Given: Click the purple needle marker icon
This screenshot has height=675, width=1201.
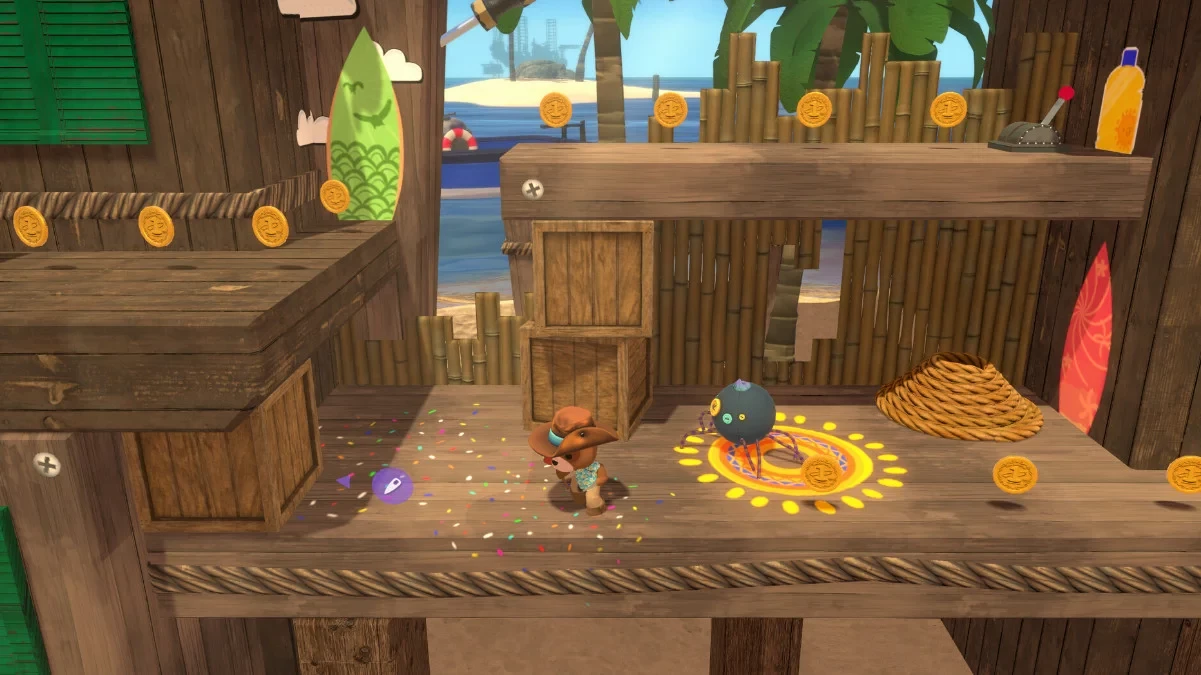Looking at the screenshot, I should (392, 485).
